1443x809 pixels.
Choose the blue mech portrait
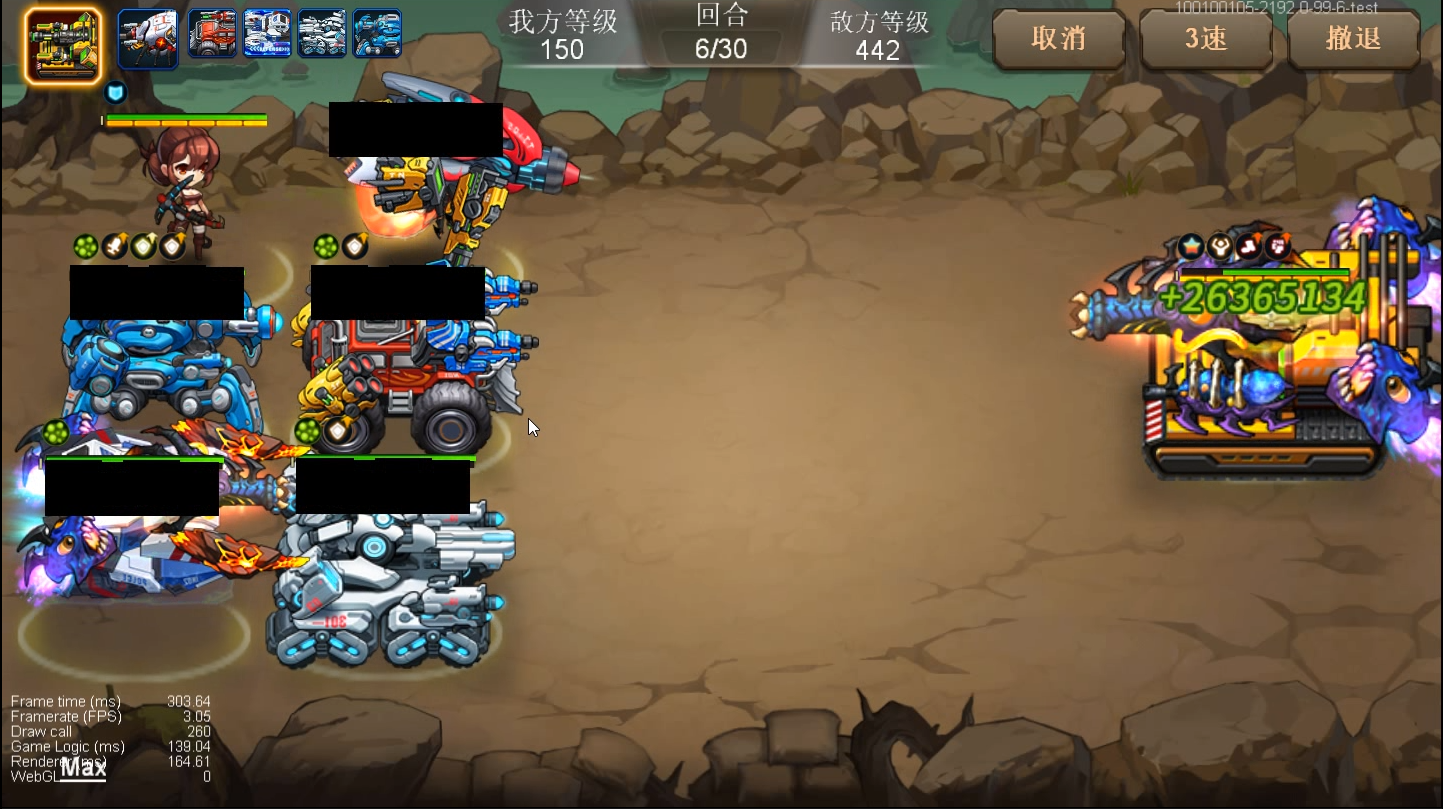[x=377, y=34]
